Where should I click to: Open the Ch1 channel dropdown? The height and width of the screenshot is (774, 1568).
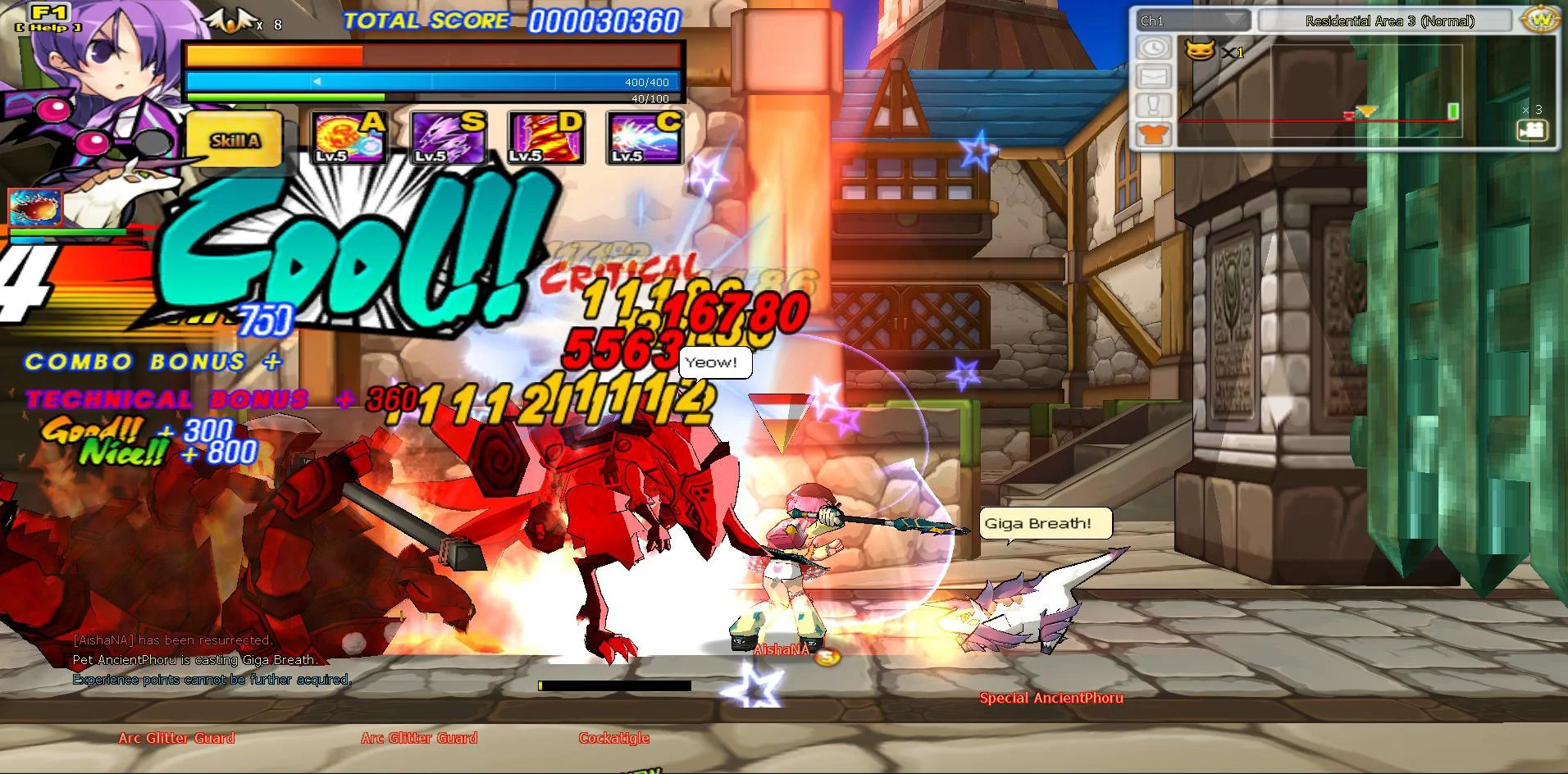click(x=1193, y=20)
